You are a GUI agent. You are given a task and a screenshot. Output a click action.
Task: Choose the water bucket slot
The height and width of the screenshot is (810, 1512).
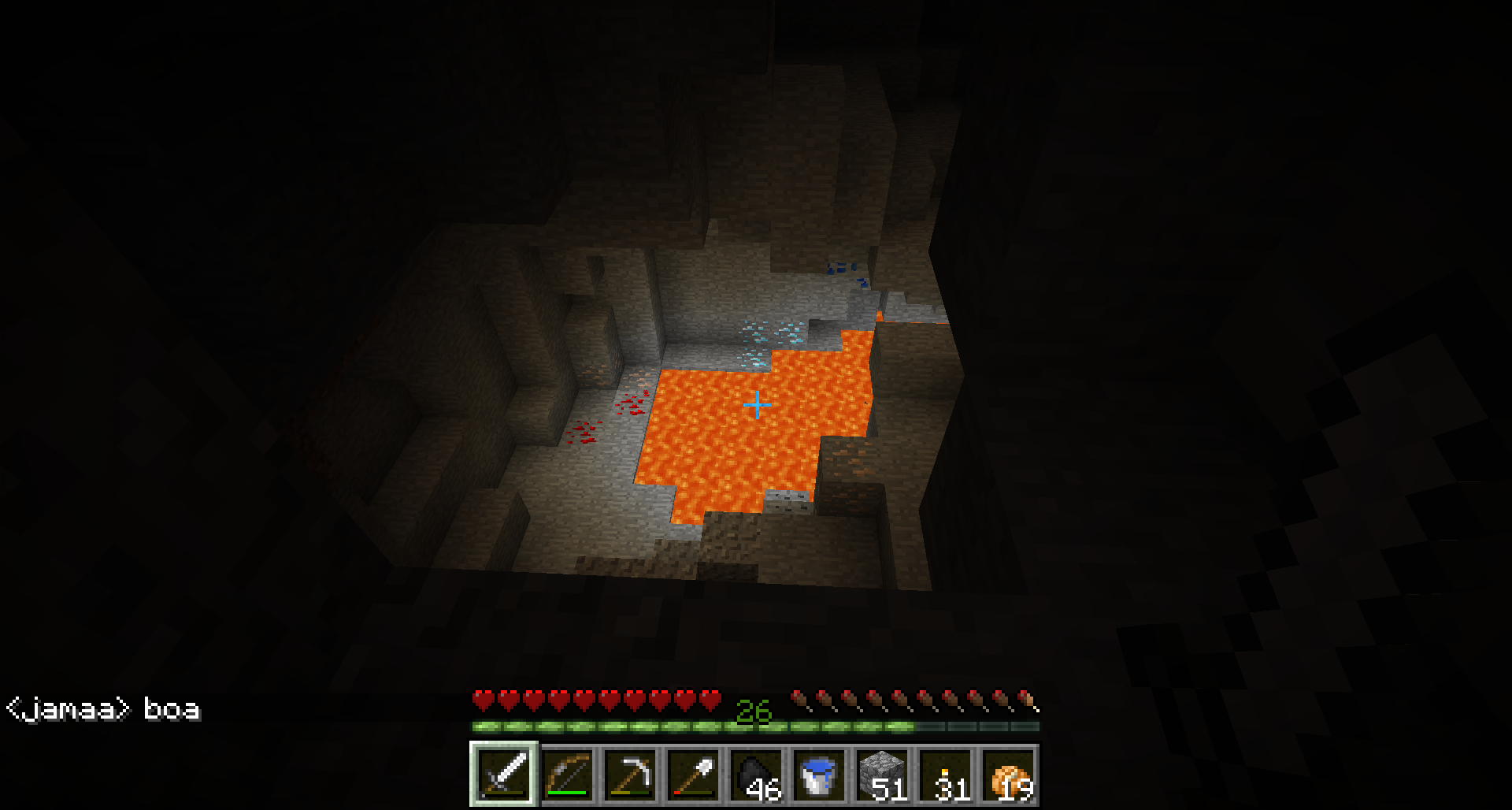[x=819, y=775]
